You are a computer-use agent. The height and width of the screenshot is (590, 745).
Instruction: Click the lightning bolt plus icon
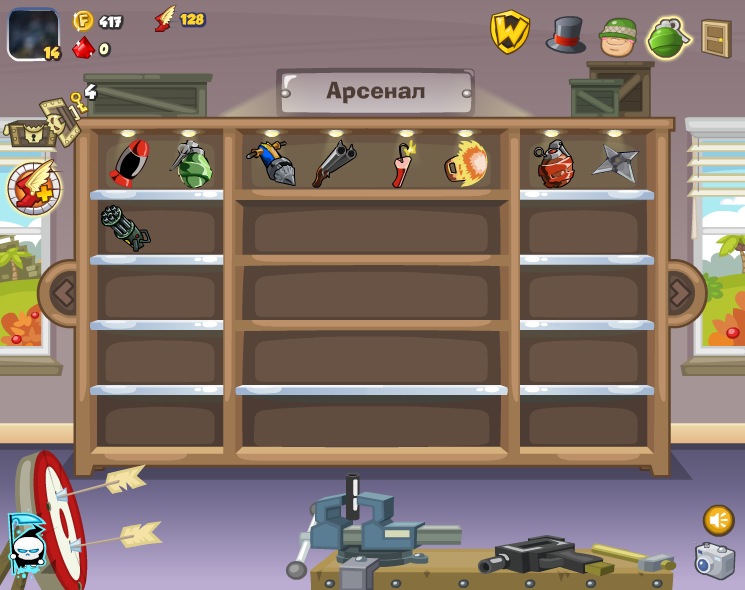click(x=34, y=187)
